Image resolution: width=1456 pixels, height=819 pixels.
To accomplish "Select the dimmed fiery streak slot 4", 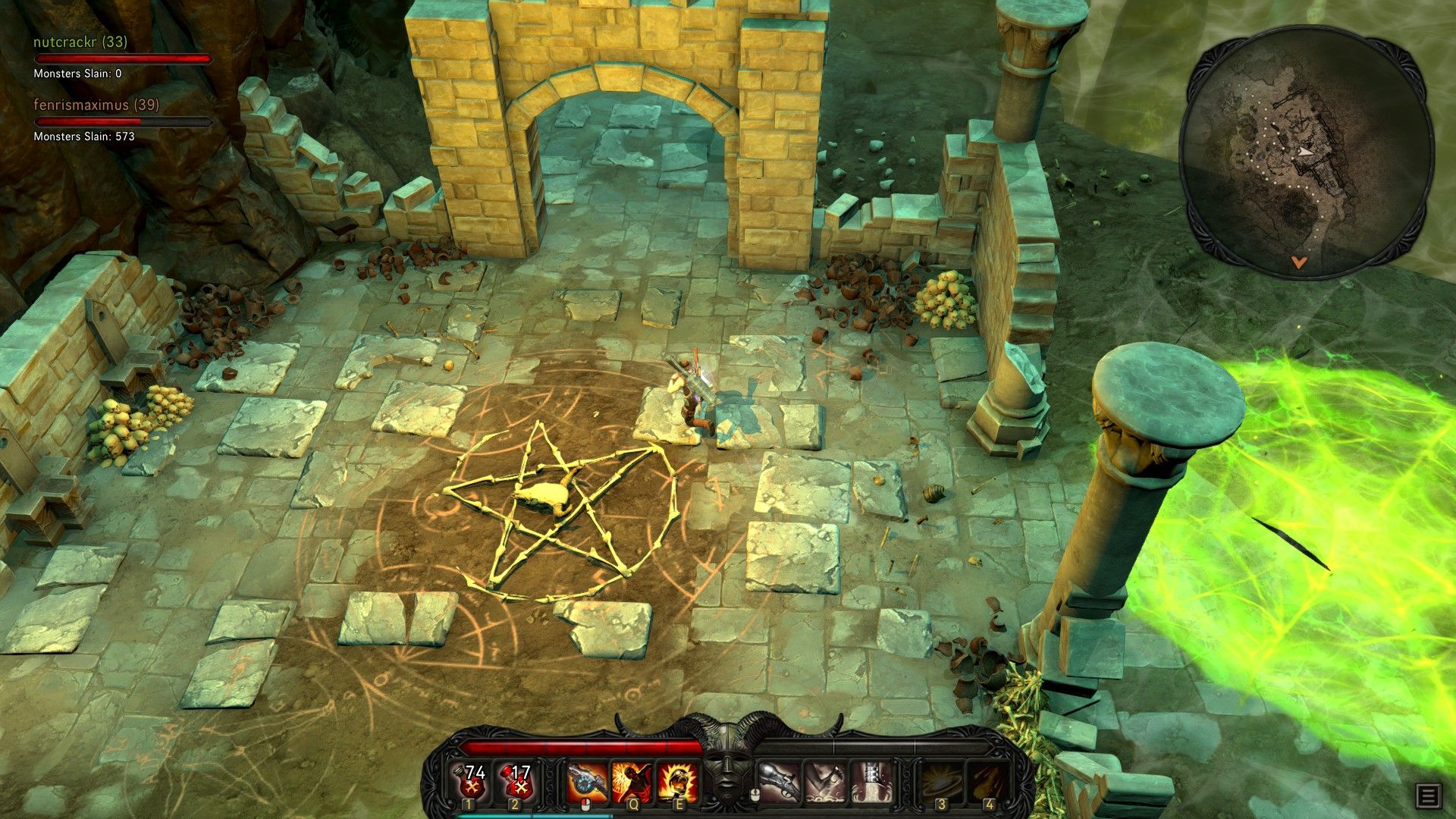I will point(987,782).
